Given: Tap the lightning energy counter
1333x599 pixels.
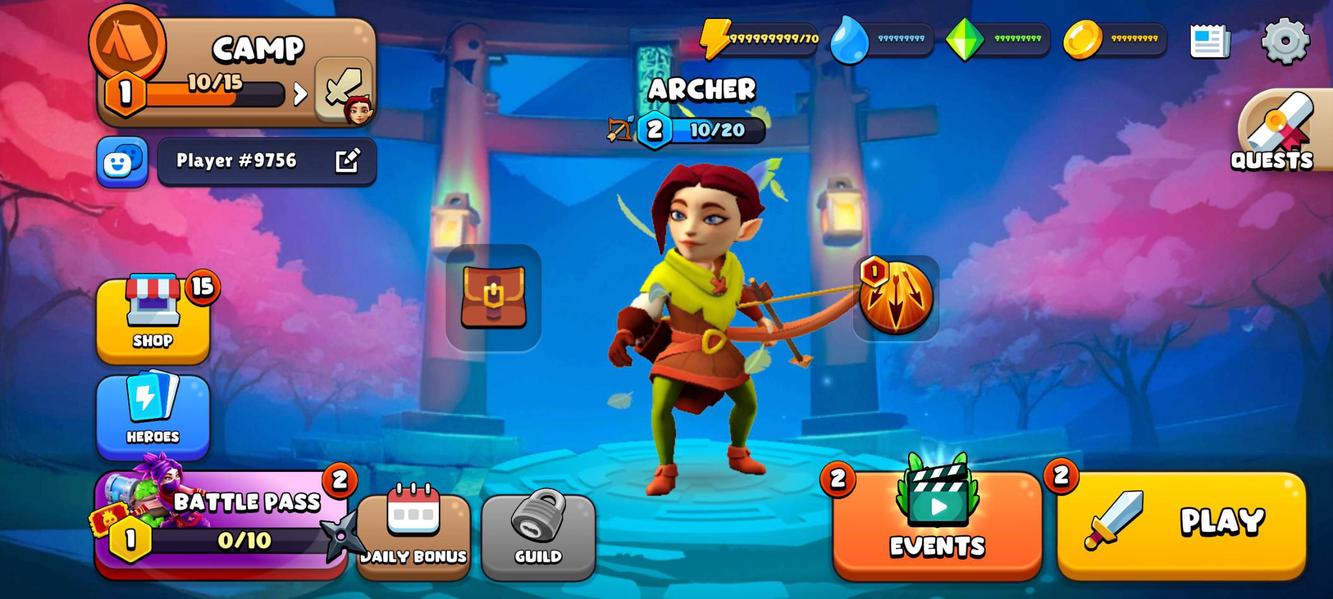Looking at the screenshot, I should pyautogui.click(x=759, y=40).
